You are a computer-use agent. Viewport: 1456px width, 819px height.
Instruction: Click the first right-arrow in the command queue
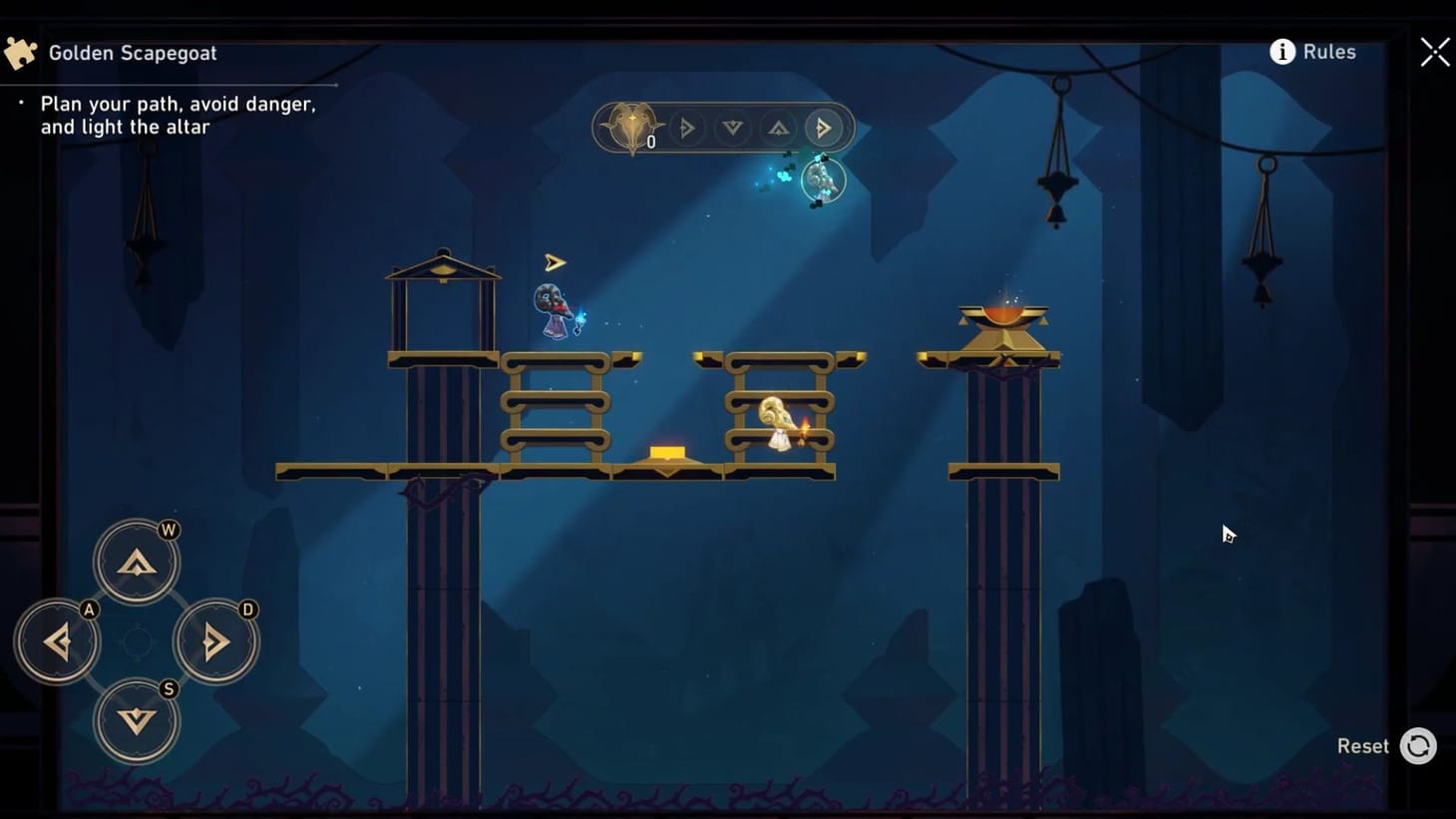pos(687,128)
